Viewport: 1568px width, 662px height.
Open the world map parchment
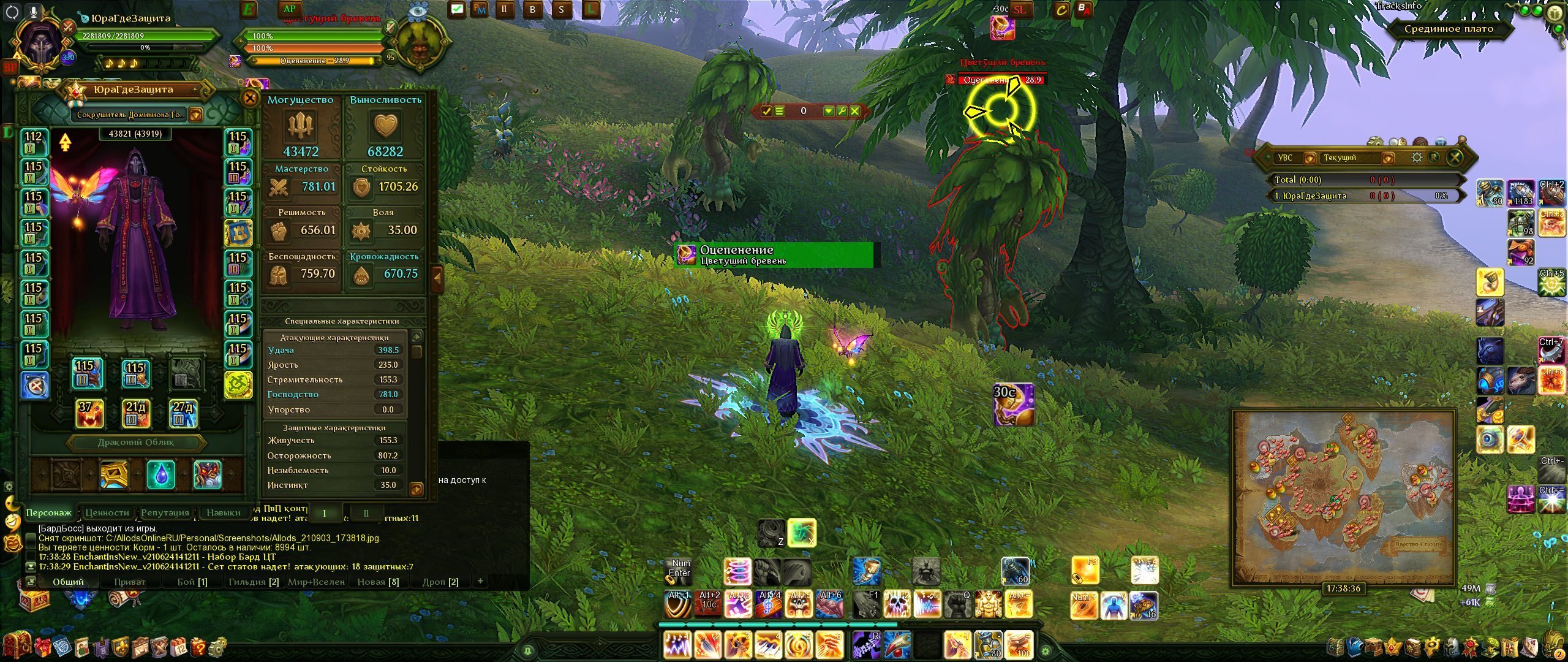pyautogui.click(x=1344, y=497)
